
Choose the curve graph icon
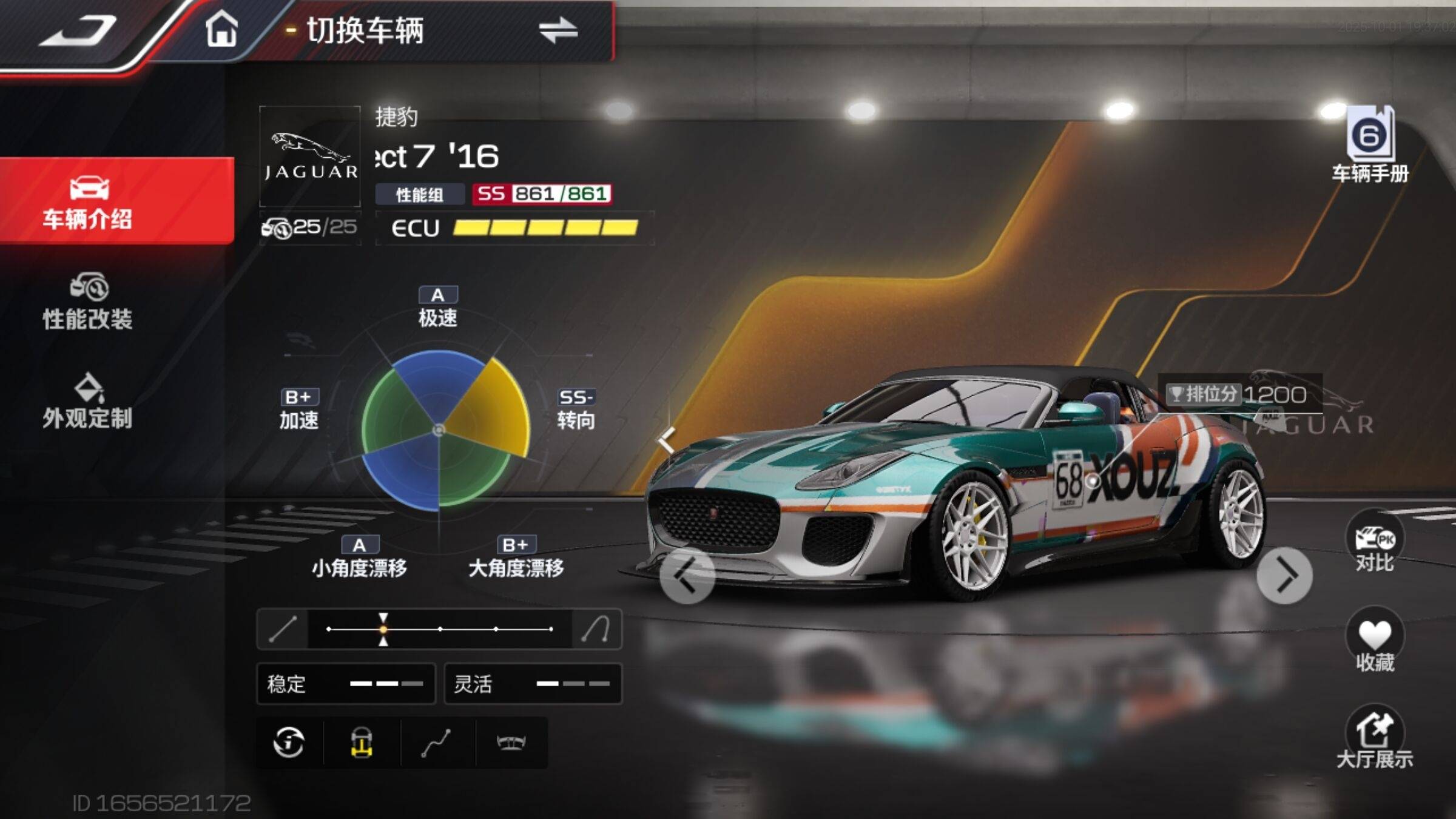click(x=436, y=743)
